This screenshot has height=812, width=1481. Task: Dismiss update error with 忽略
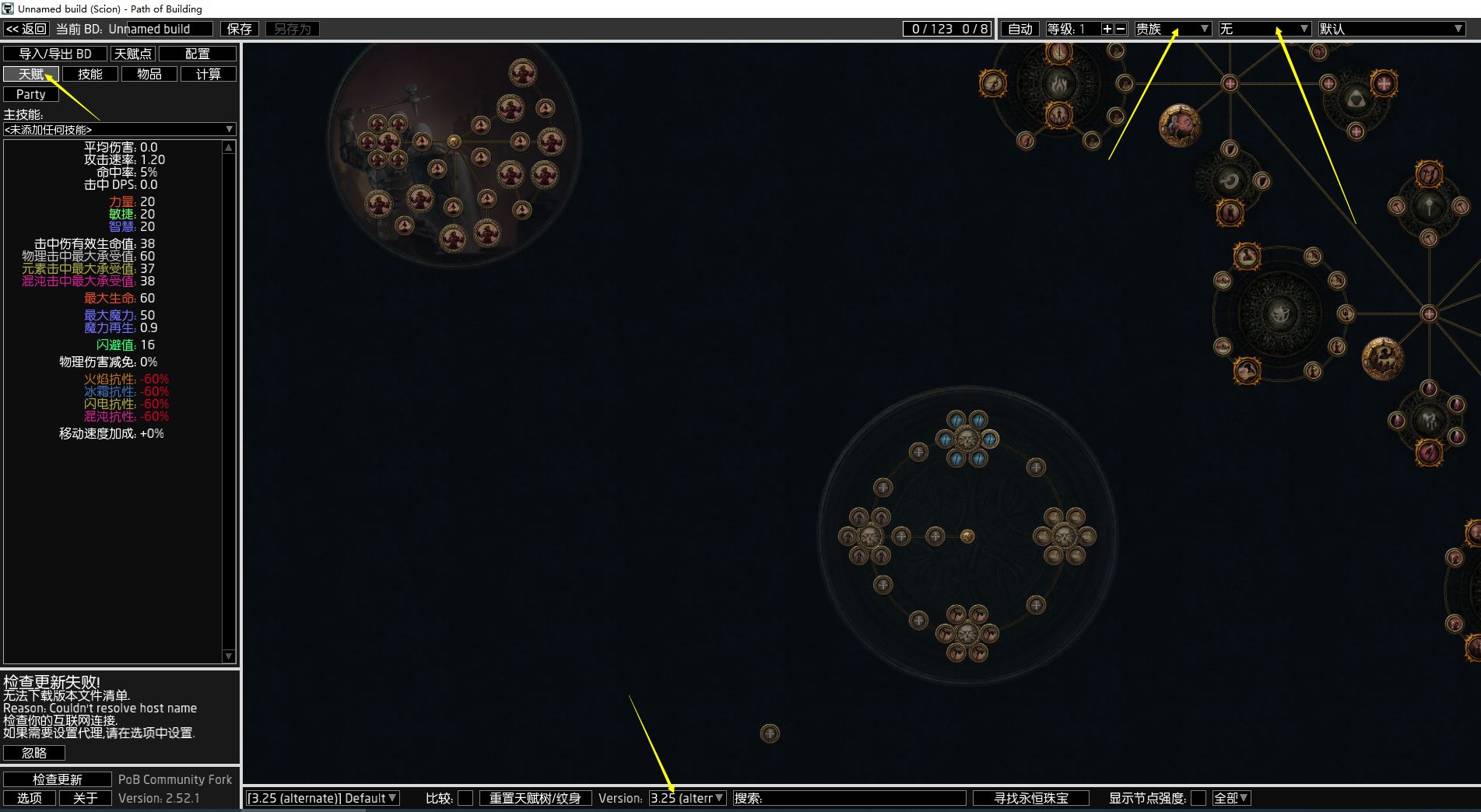click(x=34, y=753)
